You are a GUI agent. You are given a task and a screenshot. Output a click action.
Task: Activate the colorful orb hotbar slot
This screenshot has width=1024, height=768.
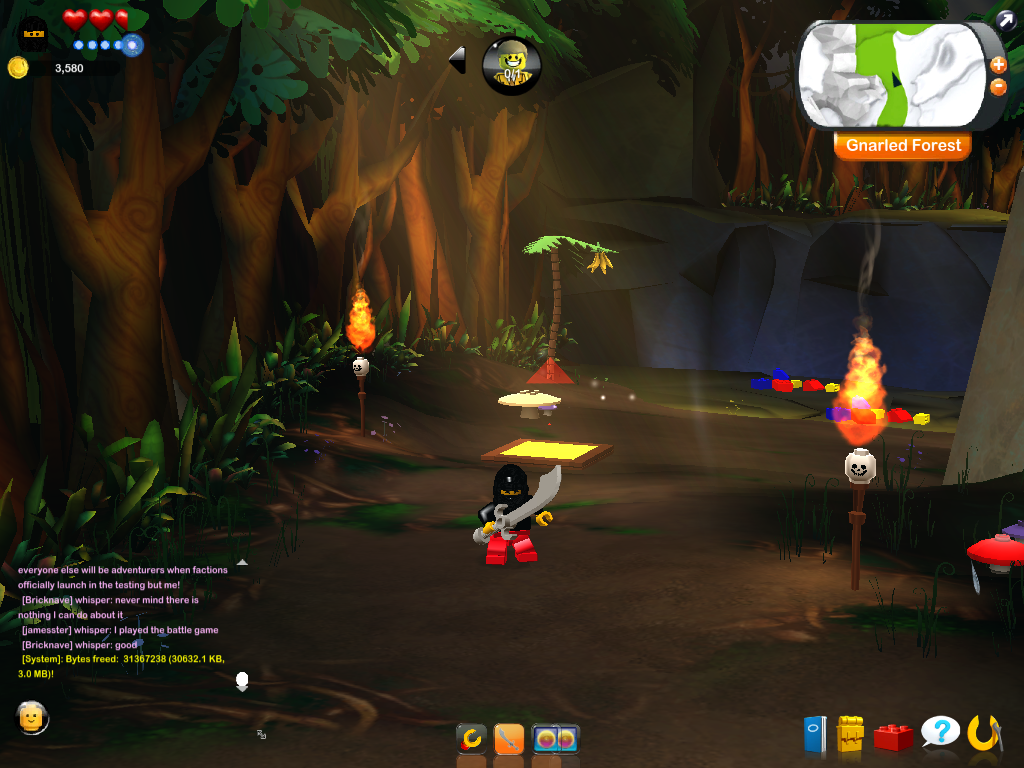555,740
